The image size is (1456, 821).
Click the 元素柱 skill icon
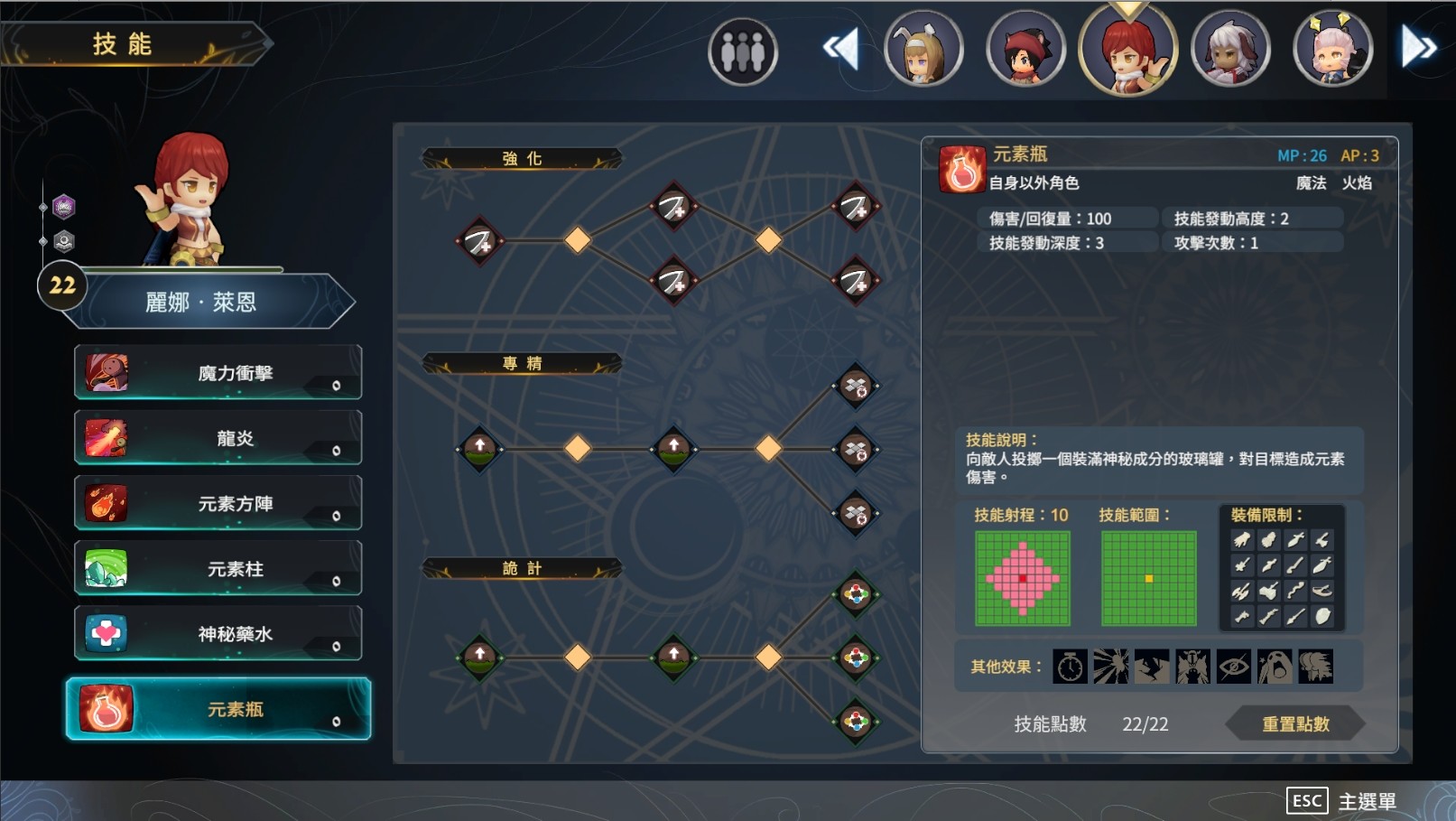[x=107, y=568]
